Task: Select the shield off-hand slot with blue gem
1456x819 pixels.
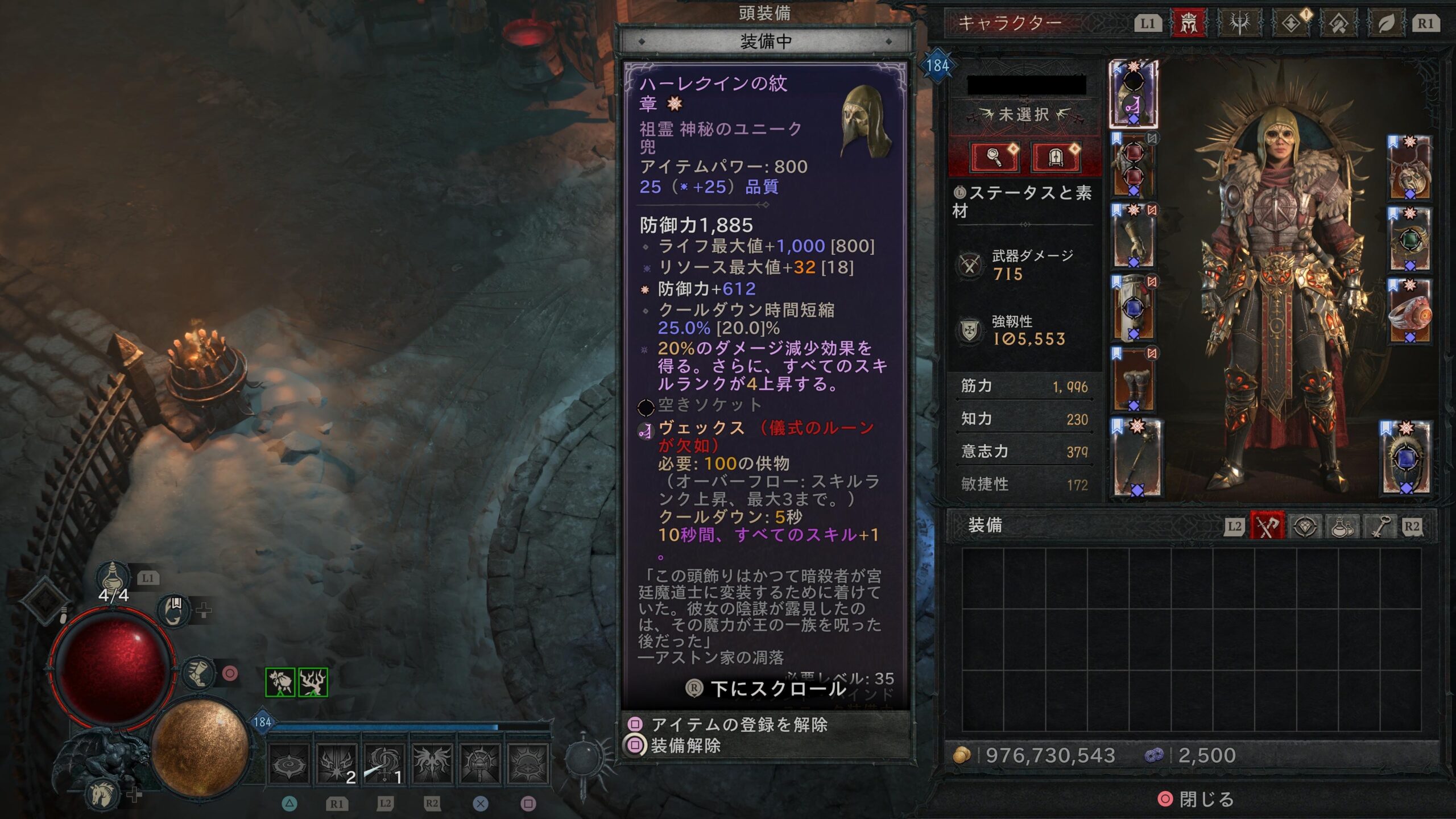Action: [x=1406, y=458]
